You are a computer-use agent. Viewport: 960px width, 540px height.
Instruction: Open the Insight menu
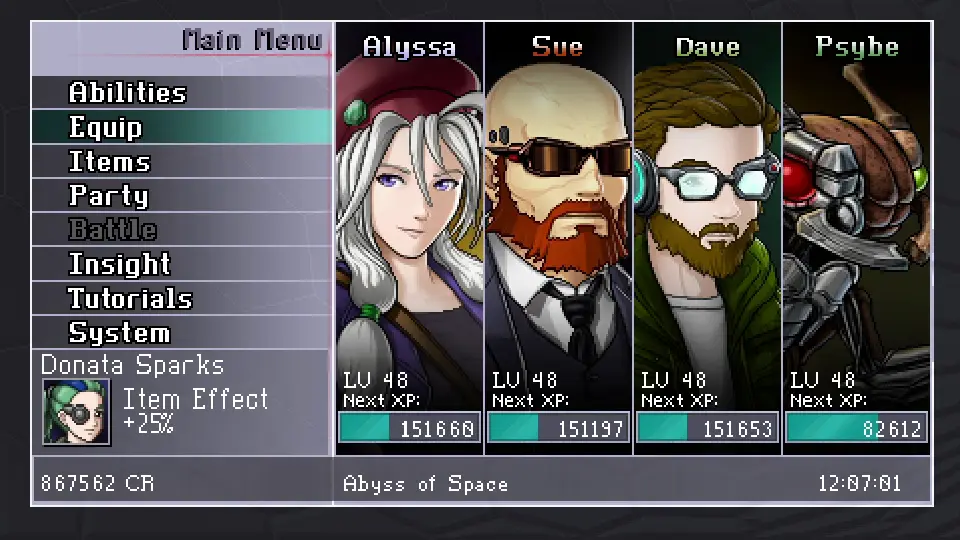click(119, 264)
